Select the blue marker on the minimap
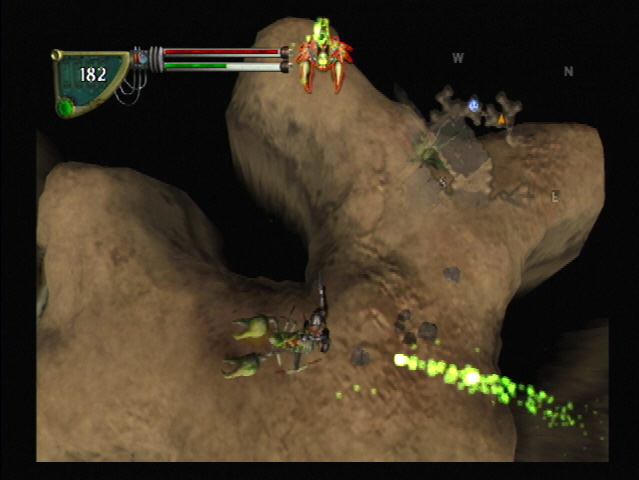 [x=473, y=104]
